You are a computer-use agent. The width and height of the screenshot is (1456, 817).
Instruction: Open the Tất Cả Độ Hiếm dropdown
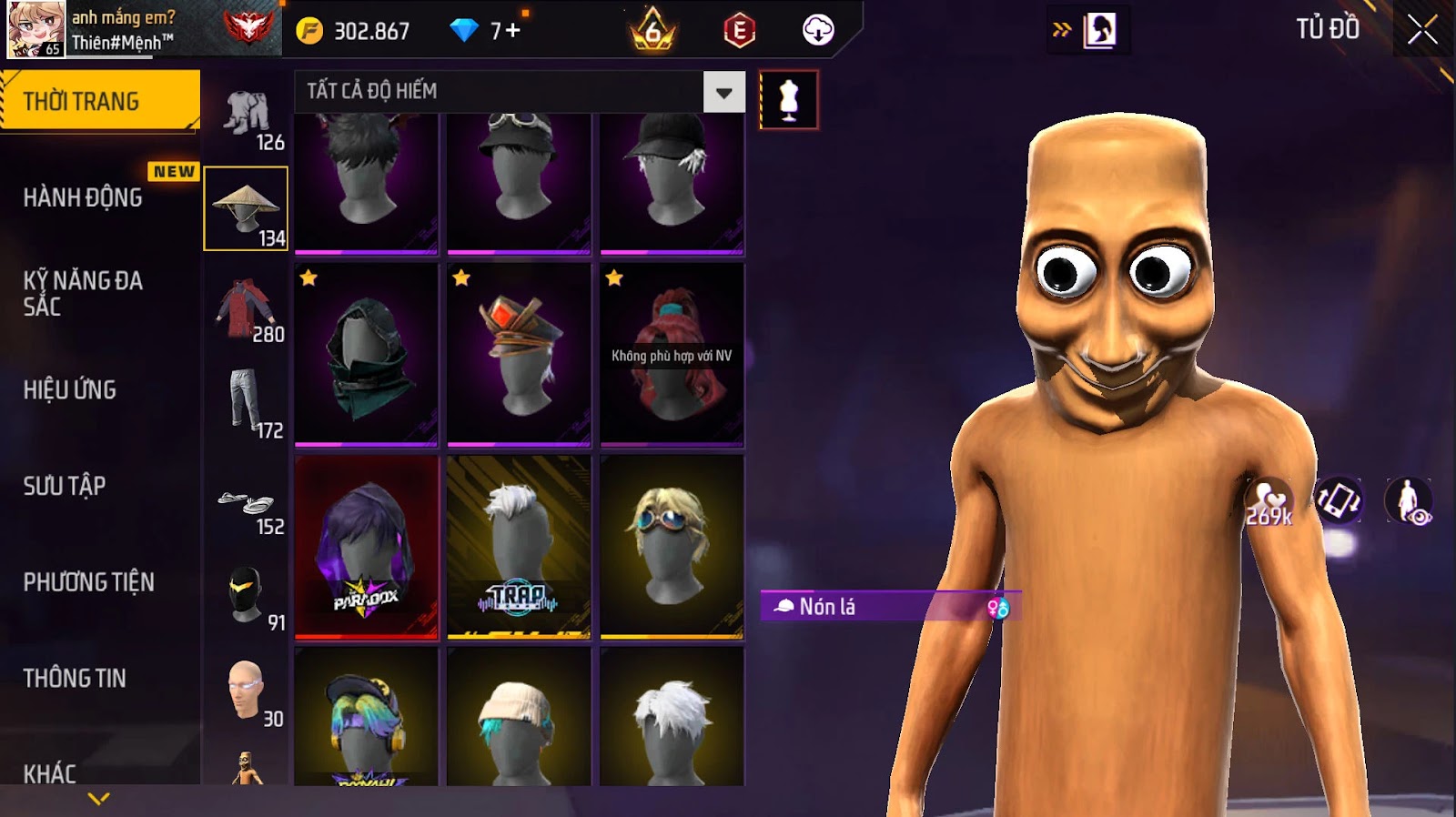click(723, 92)
